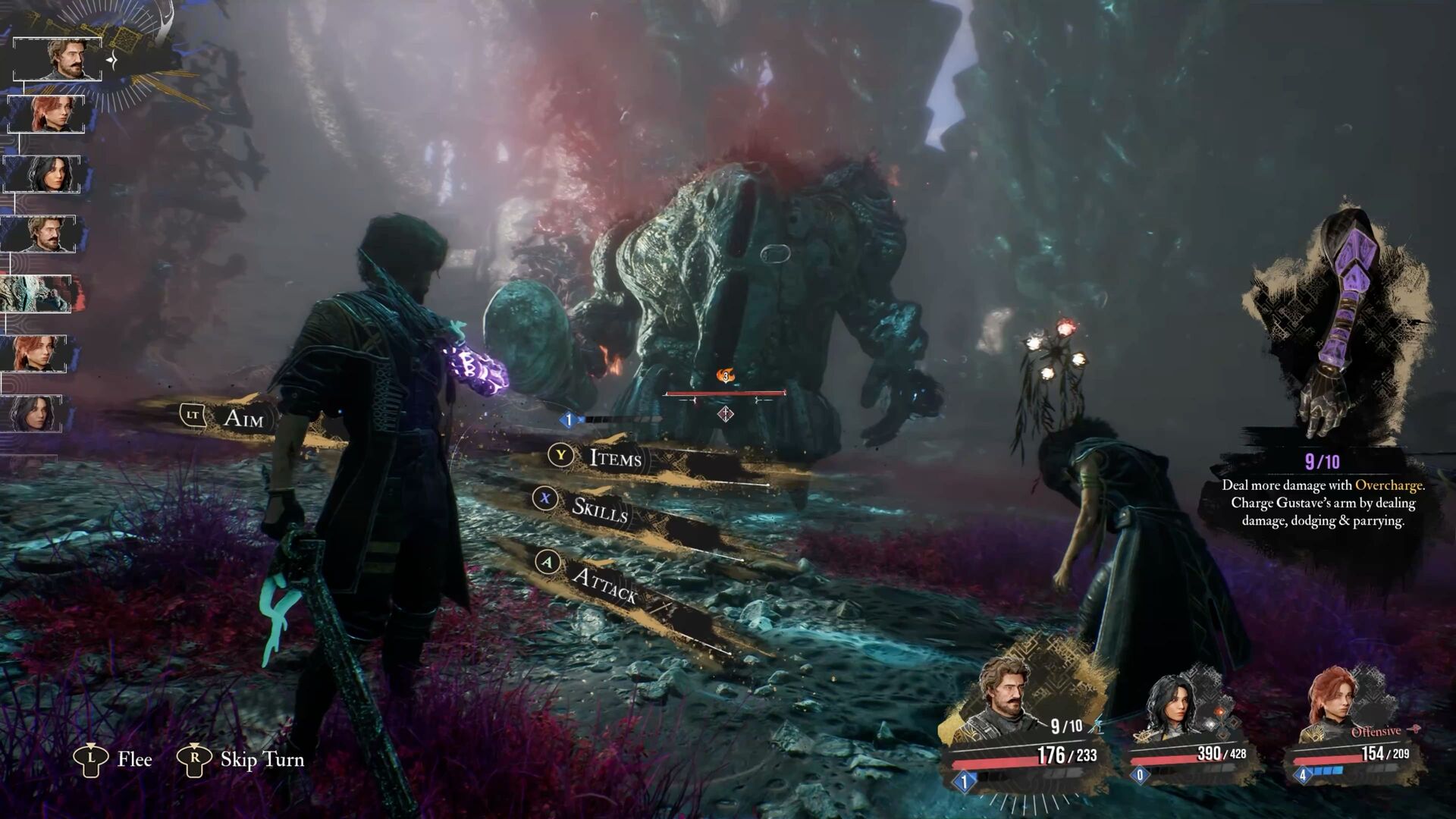Choose Skip Turn
Image resolution: width=1456 pixels, height=819 pixels.
click(x=261, y=759)
